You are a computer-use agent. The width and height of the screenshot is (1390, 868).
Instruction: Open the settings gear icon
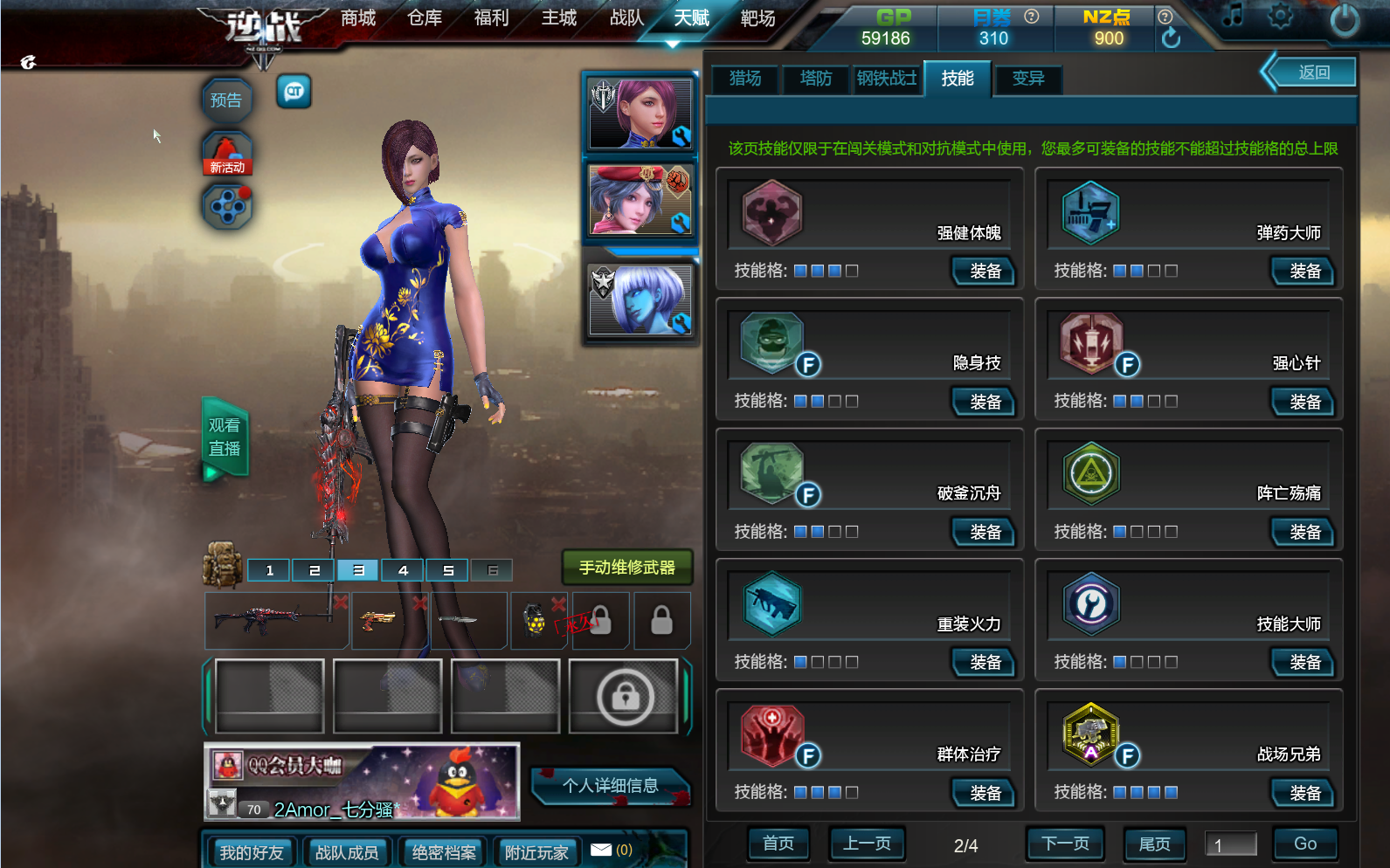pos(1280,16)
